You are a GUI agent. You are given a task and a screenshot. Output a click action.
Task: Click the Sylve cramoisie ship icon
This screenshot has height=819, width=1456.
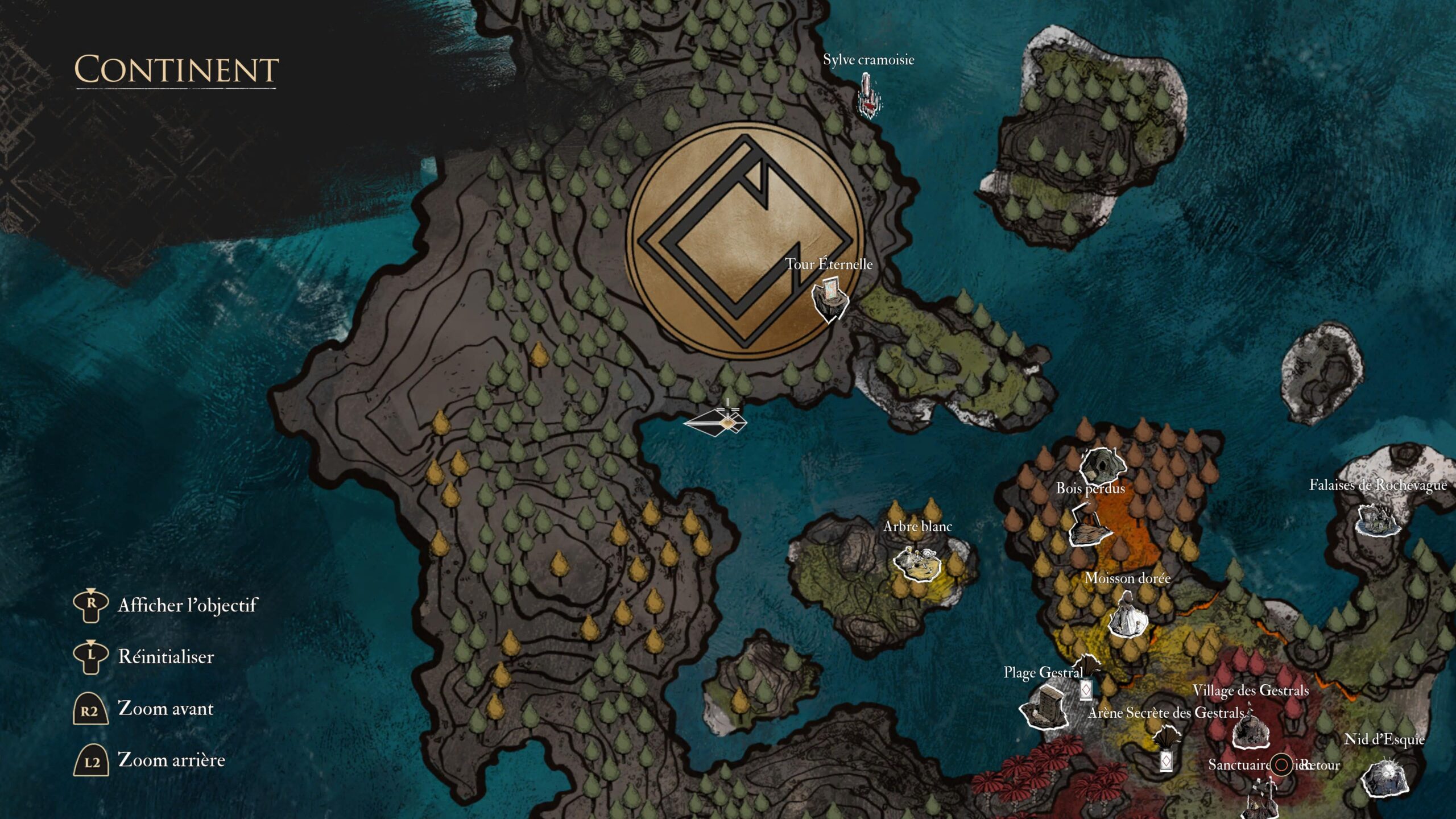coord(867,97)
